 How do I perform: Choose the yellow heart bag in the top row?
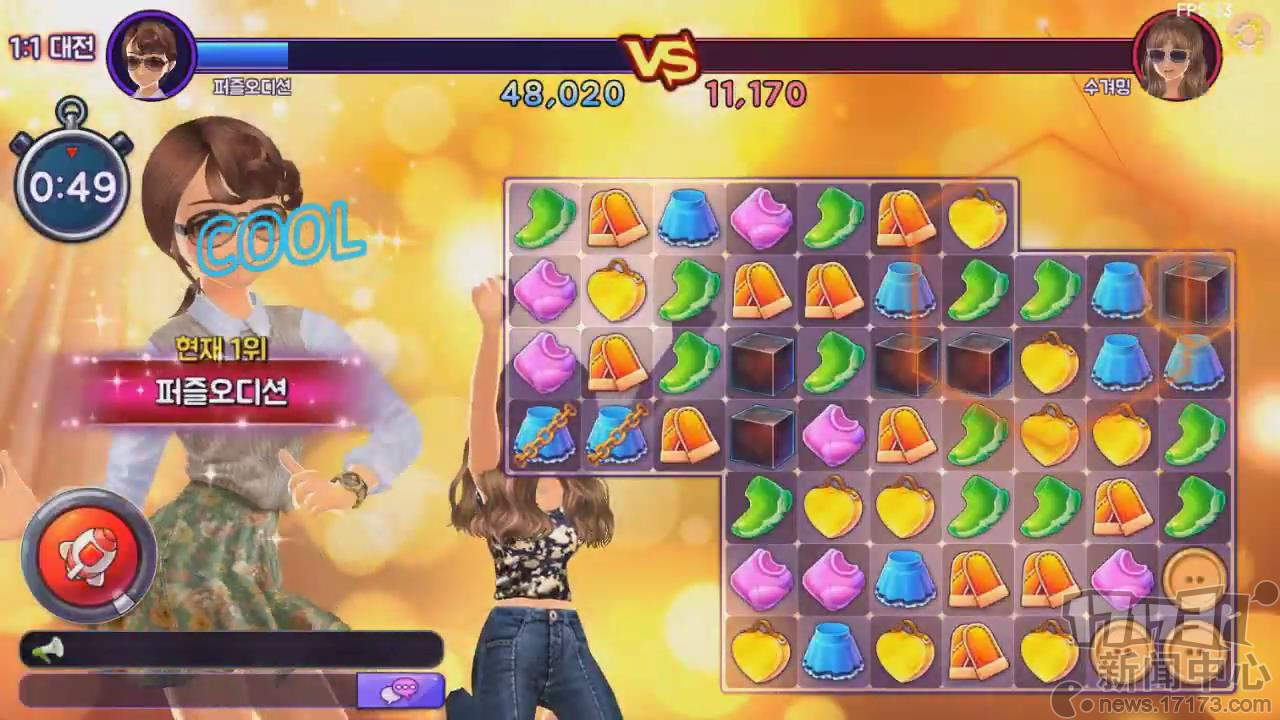pyautogui.click(x=978, y=217)
